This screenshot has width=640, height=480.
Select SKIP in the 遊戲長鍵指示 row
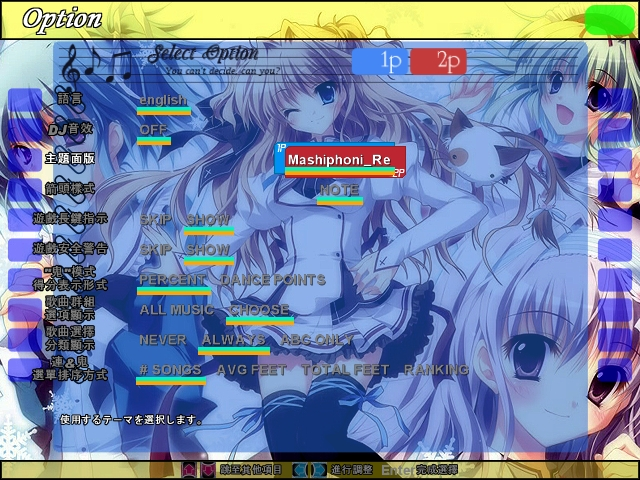(155, 219)
